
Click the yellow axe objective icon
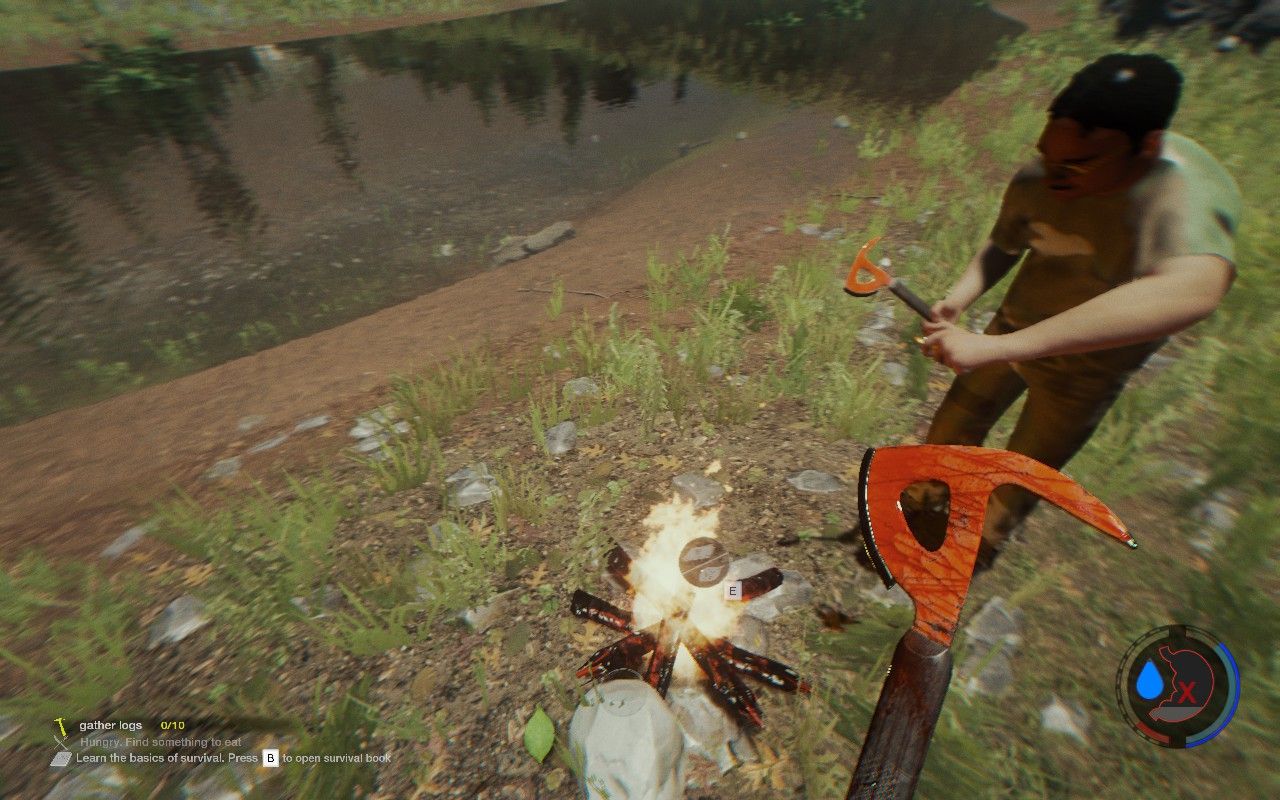coord(61,728)
